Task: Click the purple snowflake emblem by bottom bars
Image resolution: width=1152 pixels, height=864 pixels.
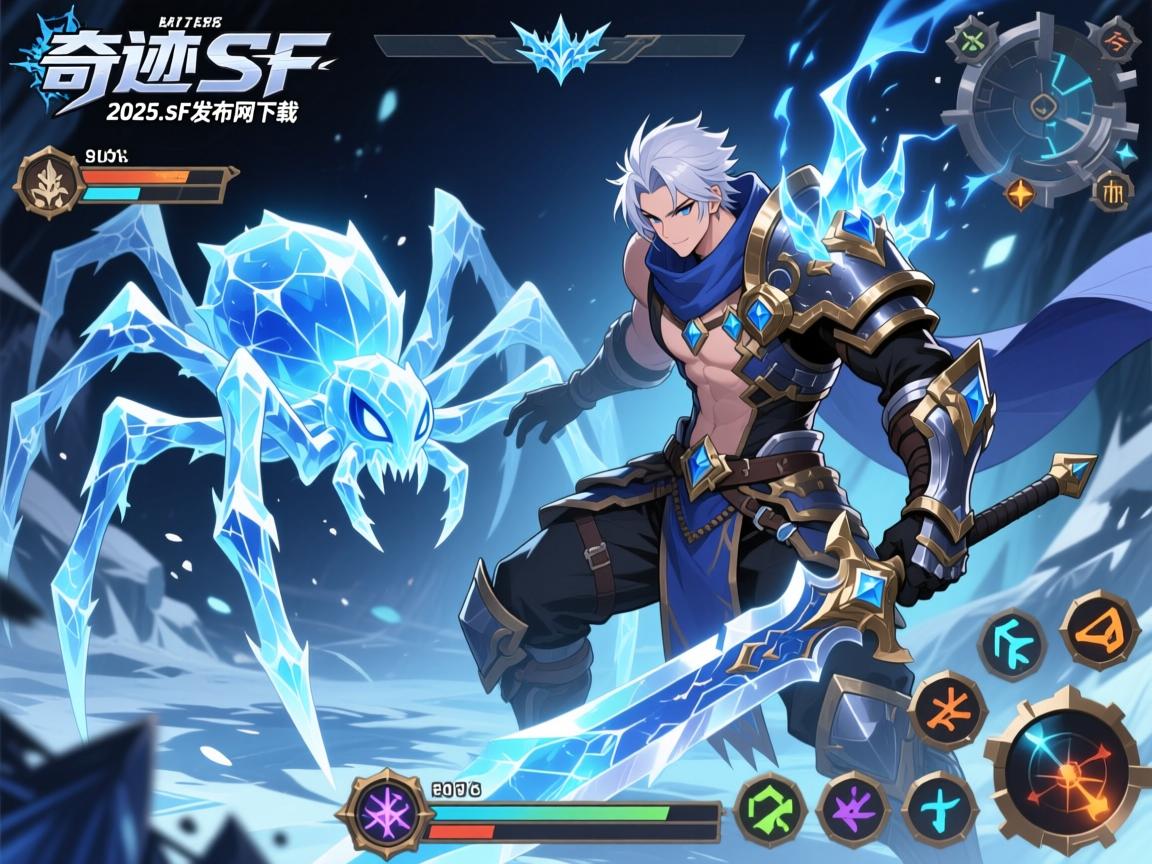Action: pos(385,813)
